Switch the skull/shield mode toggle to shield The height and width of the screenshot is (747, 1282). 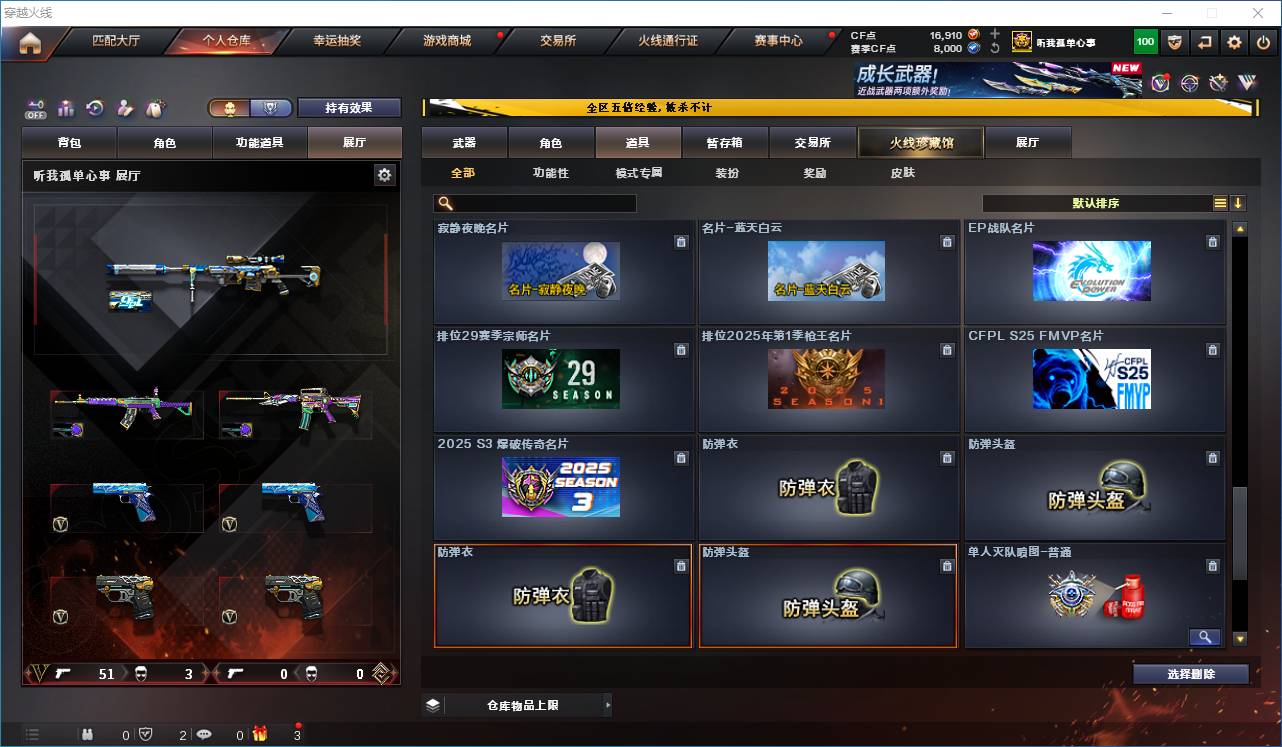pyautogui.click(x=270, y=108)
